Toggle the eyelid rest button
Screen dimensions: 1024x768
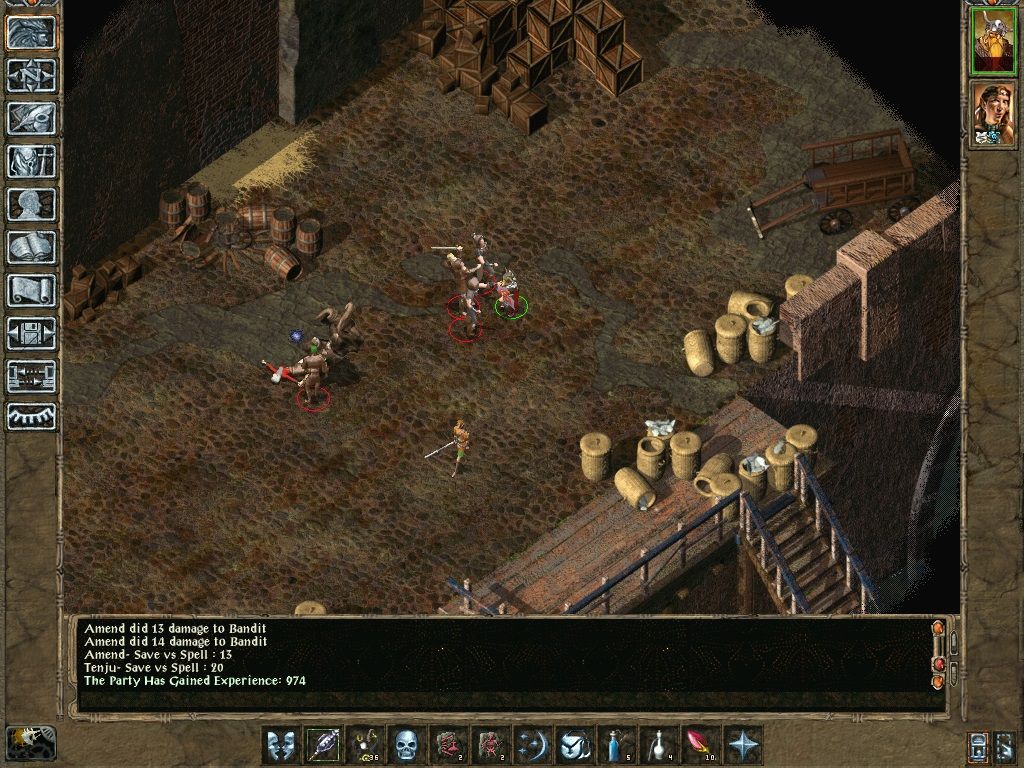pos(31,416)
